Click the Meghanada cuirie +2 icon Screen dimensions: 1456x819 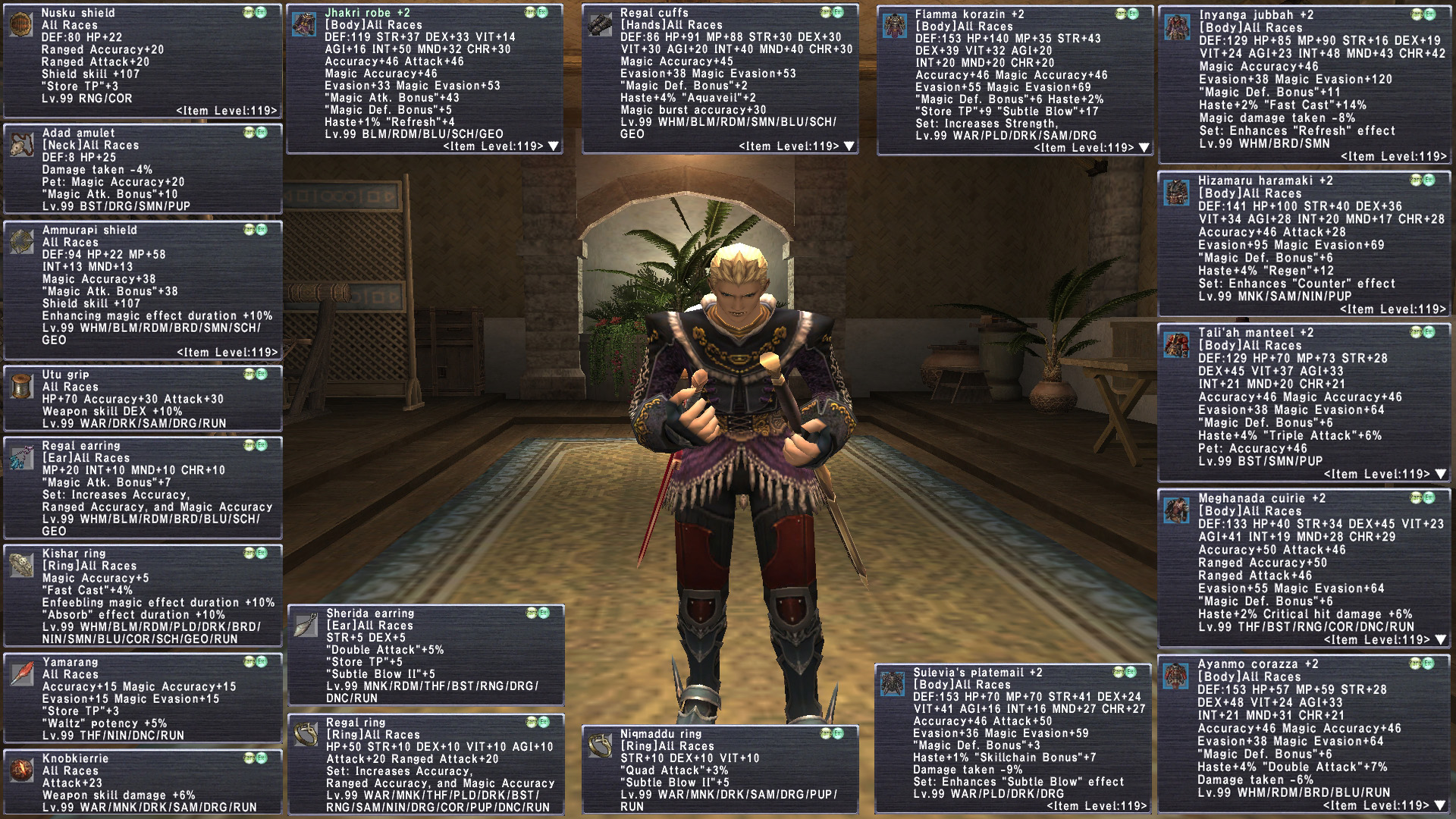(1177, 511)
